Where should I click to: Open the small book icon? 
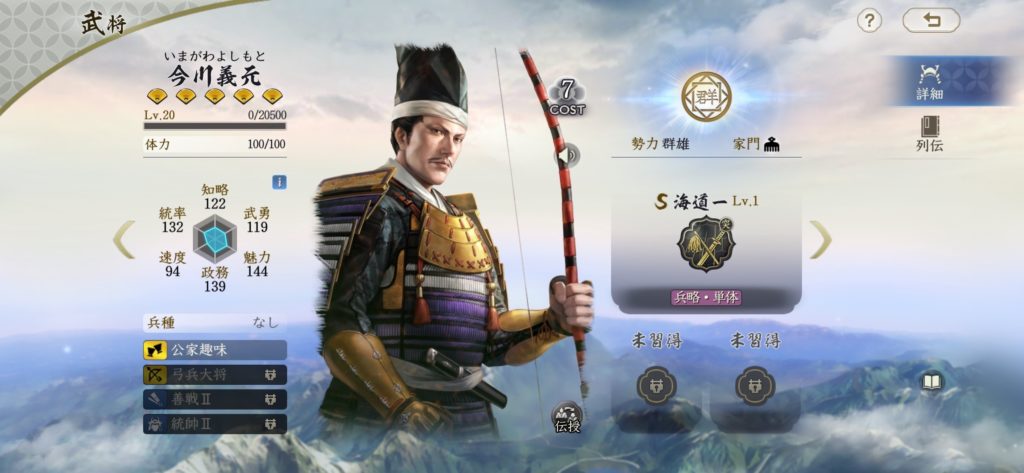[x=932, y=381]
